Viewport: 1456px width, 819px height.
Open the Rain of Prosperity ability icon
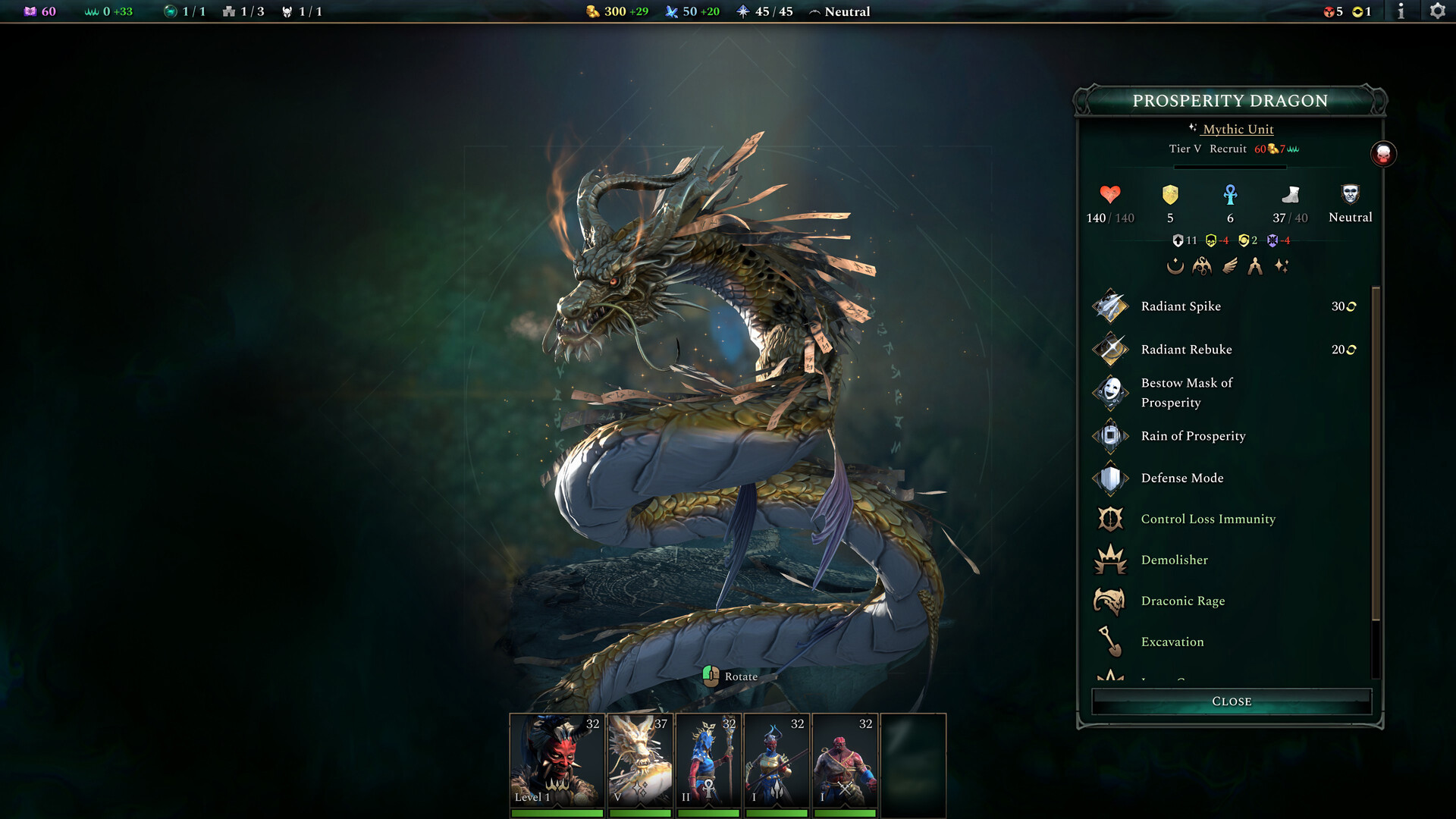pos(1110,436)
